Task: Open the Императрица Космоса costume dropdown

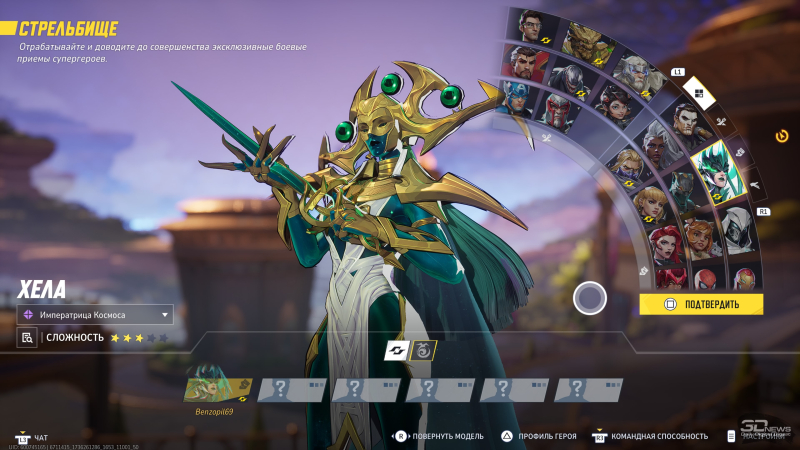Action: (x=95, y=315)
